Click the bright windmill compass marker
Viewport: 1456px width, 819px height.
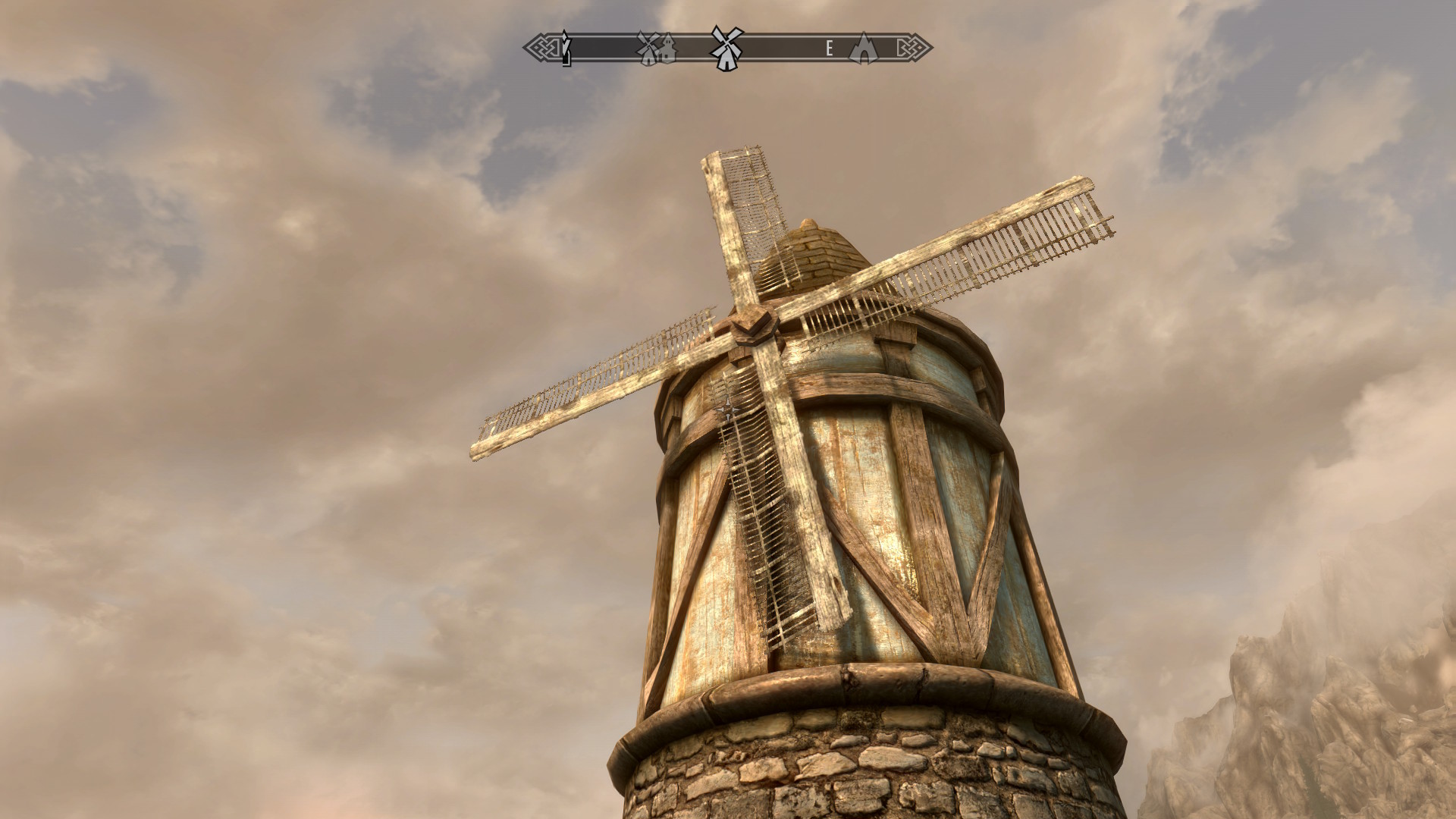pos(726,49)
